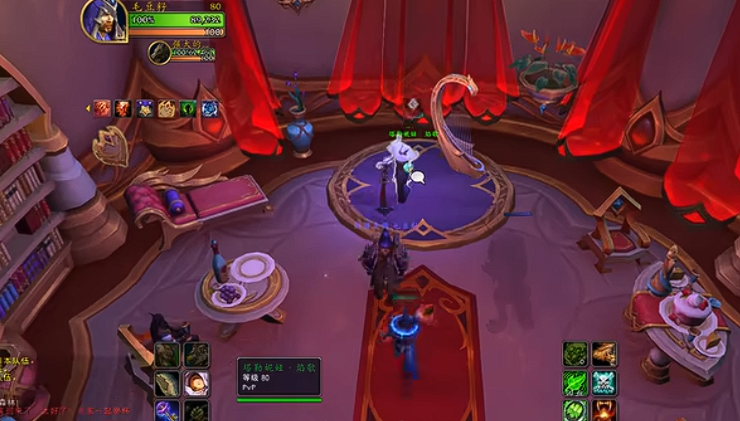The image size is (740, 421).
Task: Activate the golden beast ability icon
Action: [x=604, y=353]
